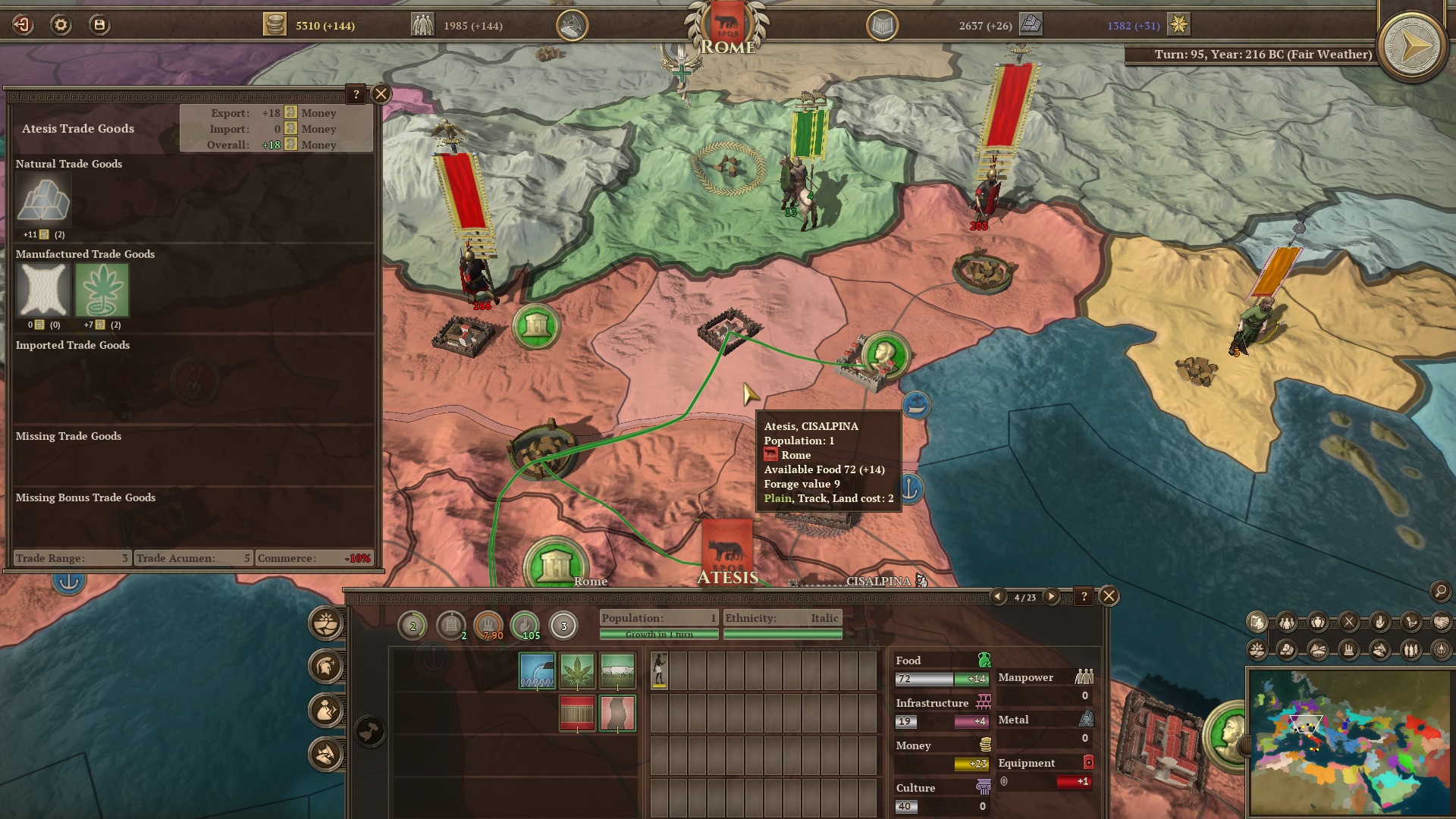Go to the next region with the right arrow
Image resolution: width=1456 pixels, height=819 pixels.
click(x=1051, y=597)
